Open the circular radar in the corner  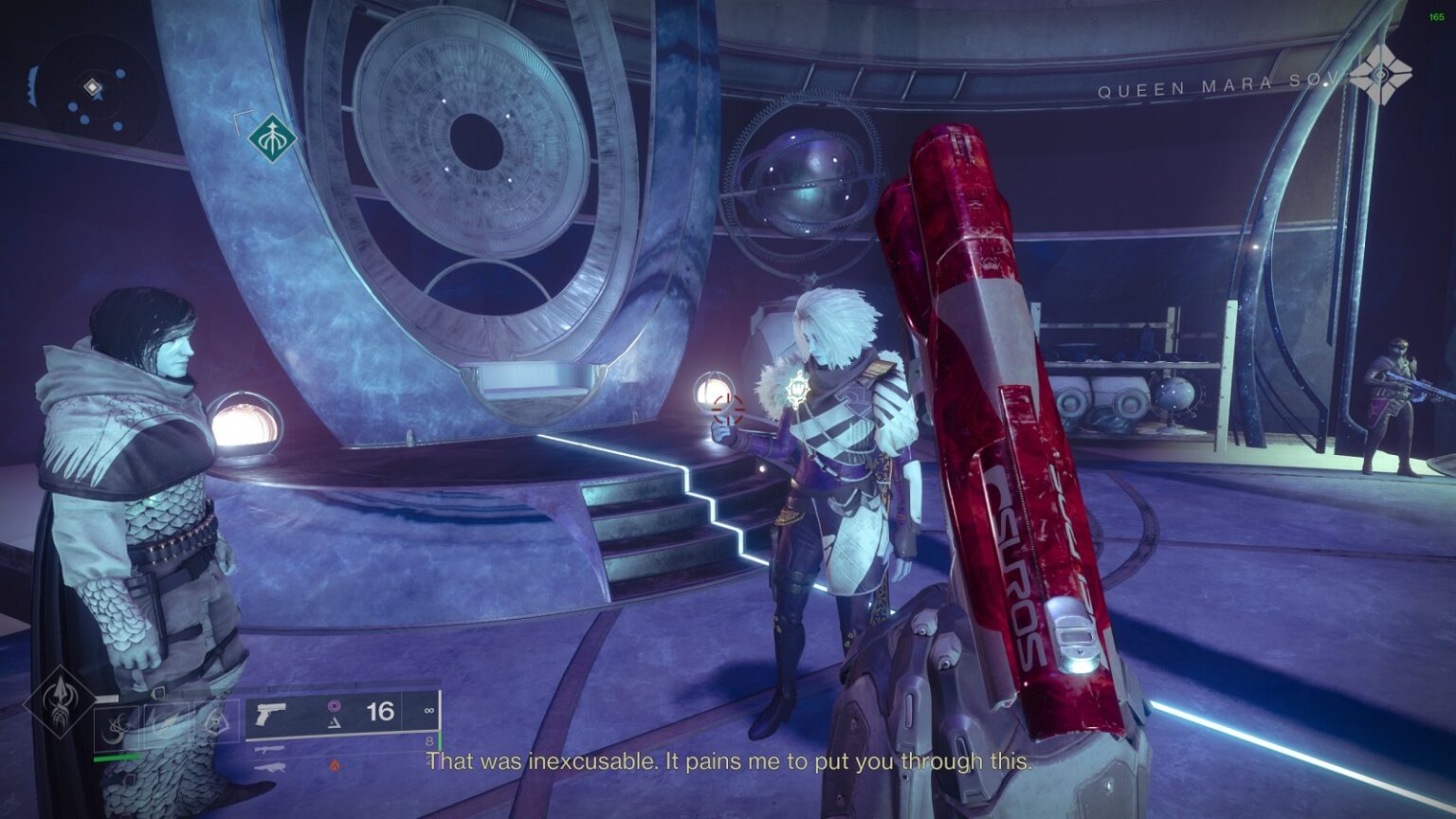(x=93, y=91)
